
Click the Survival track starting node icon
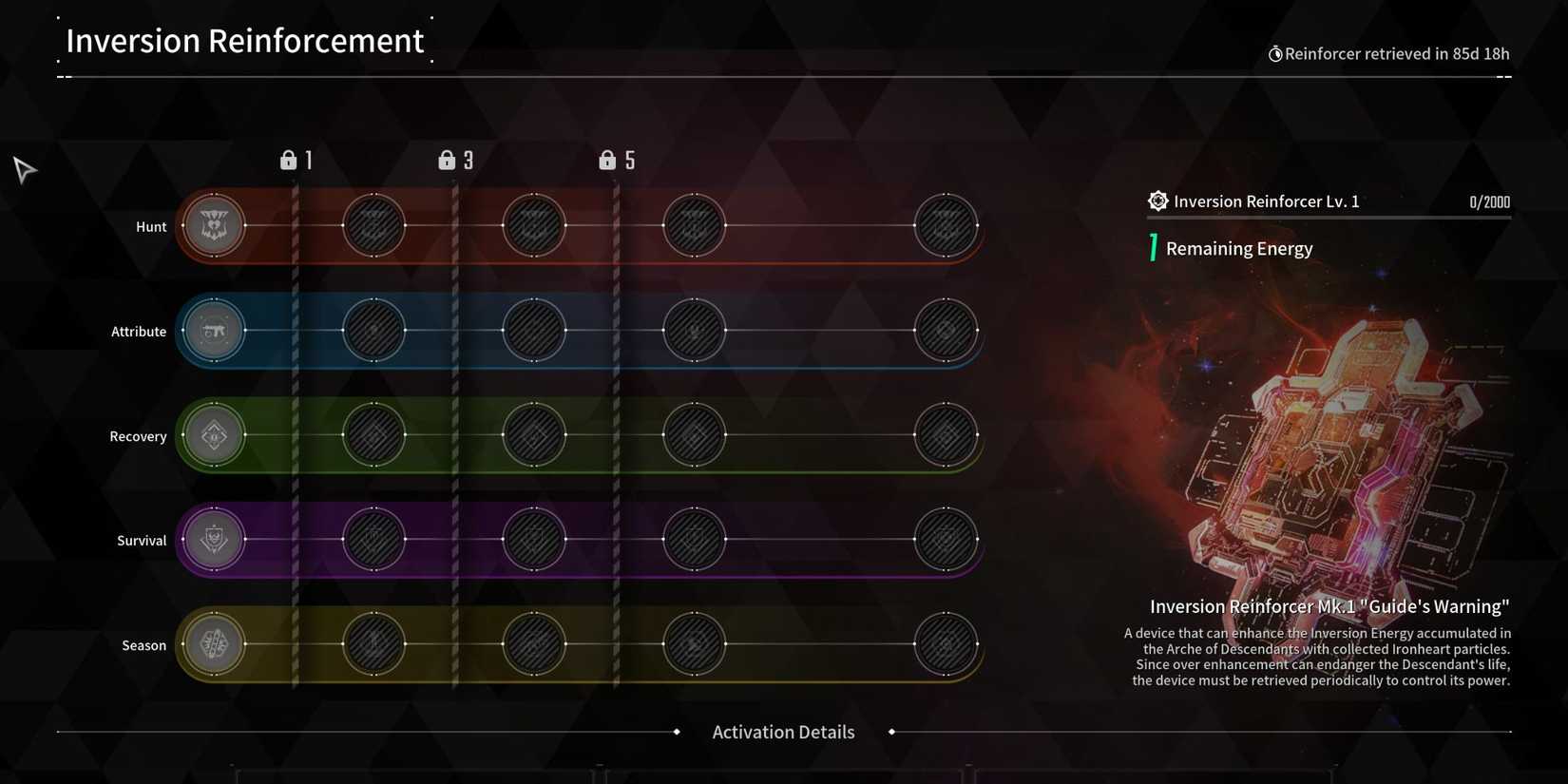214,539
